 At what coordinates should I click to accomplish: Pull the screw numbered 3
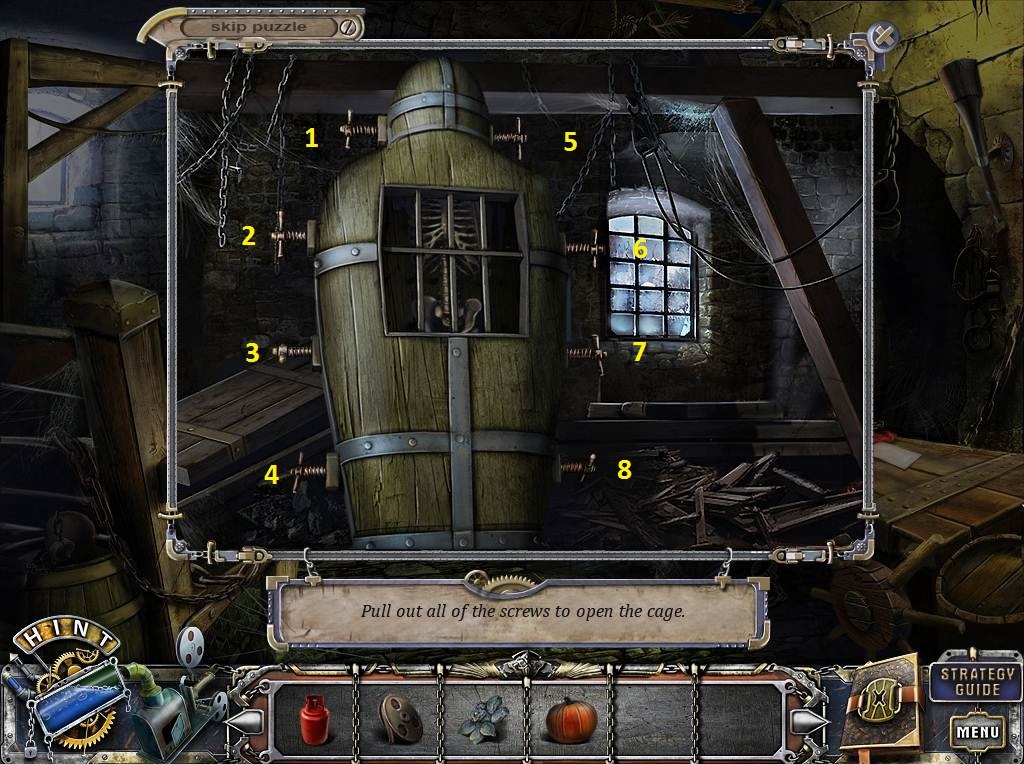[x=291, y=351]
